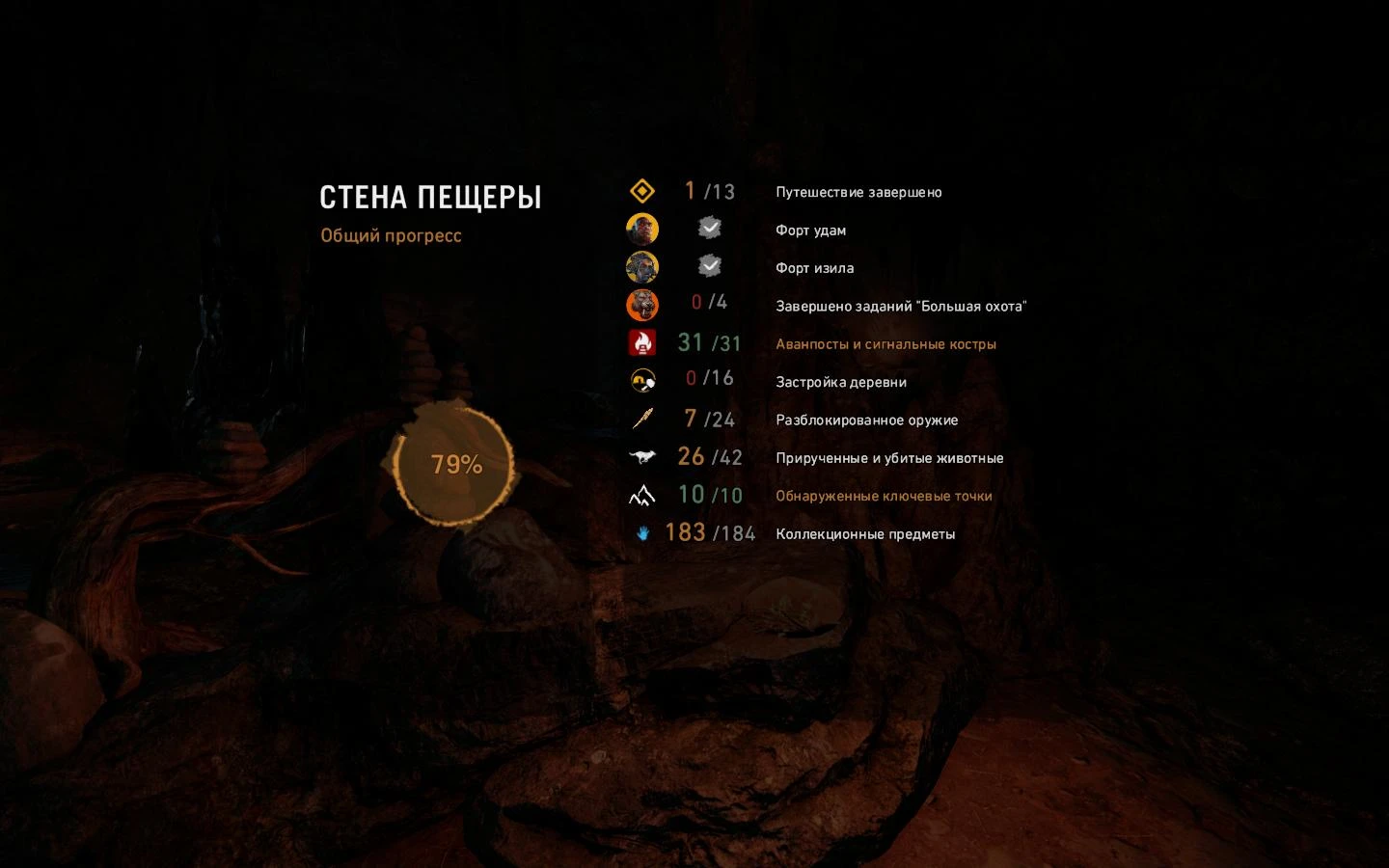Viewport: 1389px width, 868px height.
Task: Click the Fort Udam chieftain portrait icon
Action: (x=643, y=229)
